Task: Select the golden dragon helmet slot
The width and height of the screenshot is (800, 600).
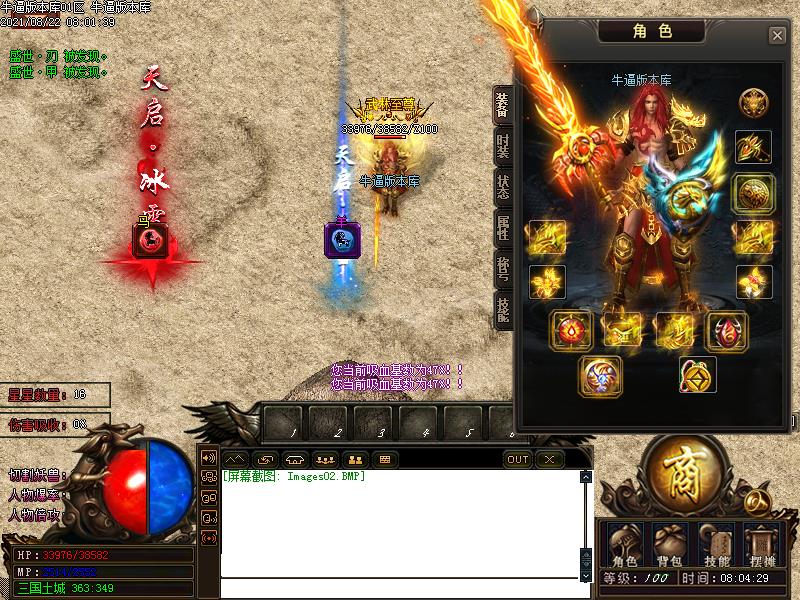Action: pyautogui.click(x=753, y=104)
